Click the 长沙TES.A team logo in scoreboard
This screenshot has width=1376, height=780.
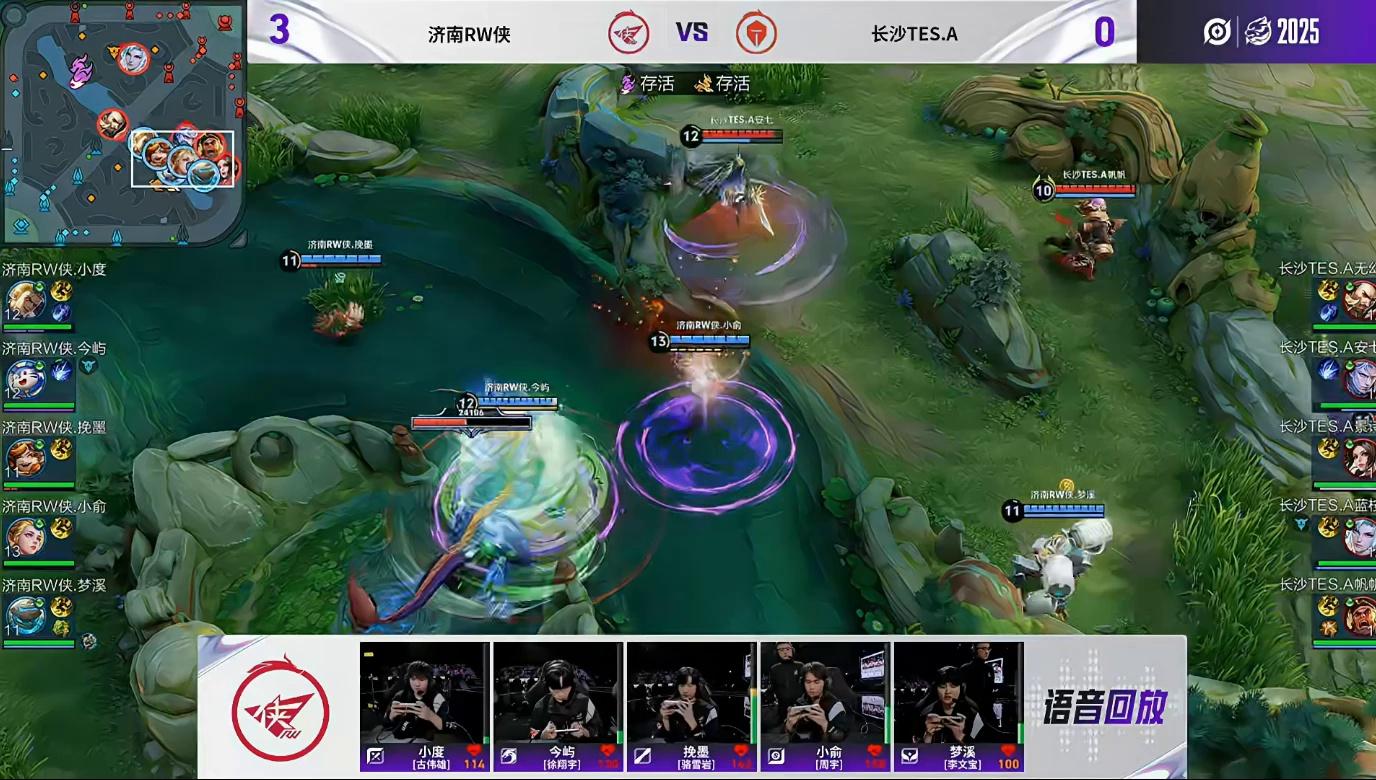point(756,33)
